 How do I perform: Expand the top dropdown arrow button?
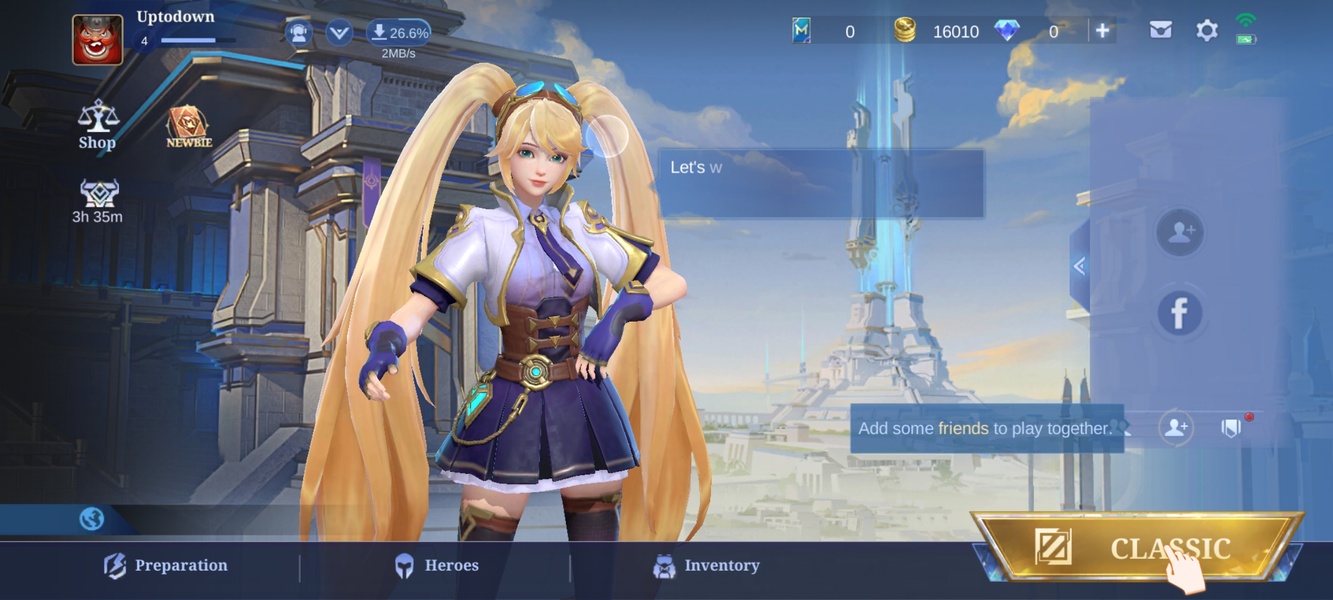tap(339, 33)
